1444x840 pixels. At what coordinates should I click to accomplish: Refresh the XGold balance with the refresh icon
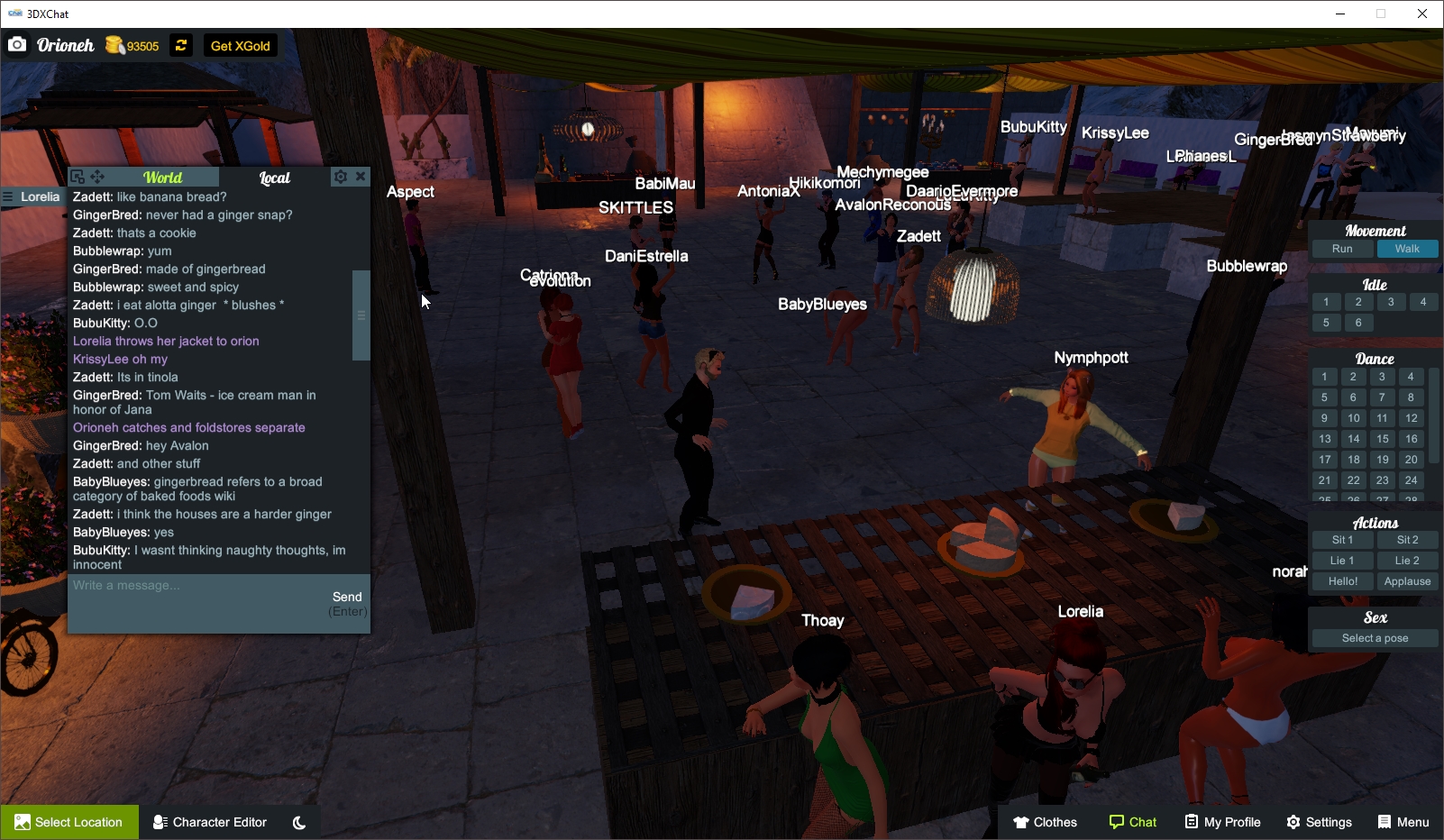(181, 45)
